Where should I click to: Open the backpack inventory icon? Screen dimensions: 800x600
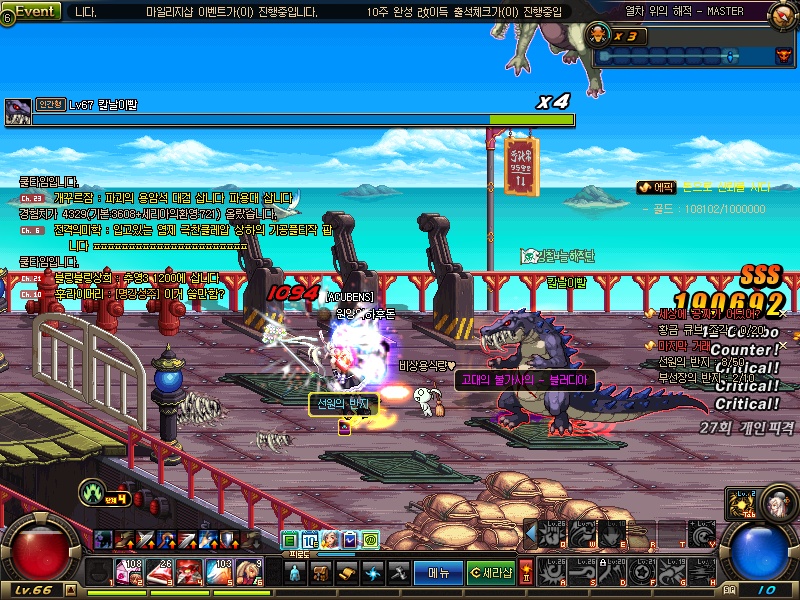[320, 573]
